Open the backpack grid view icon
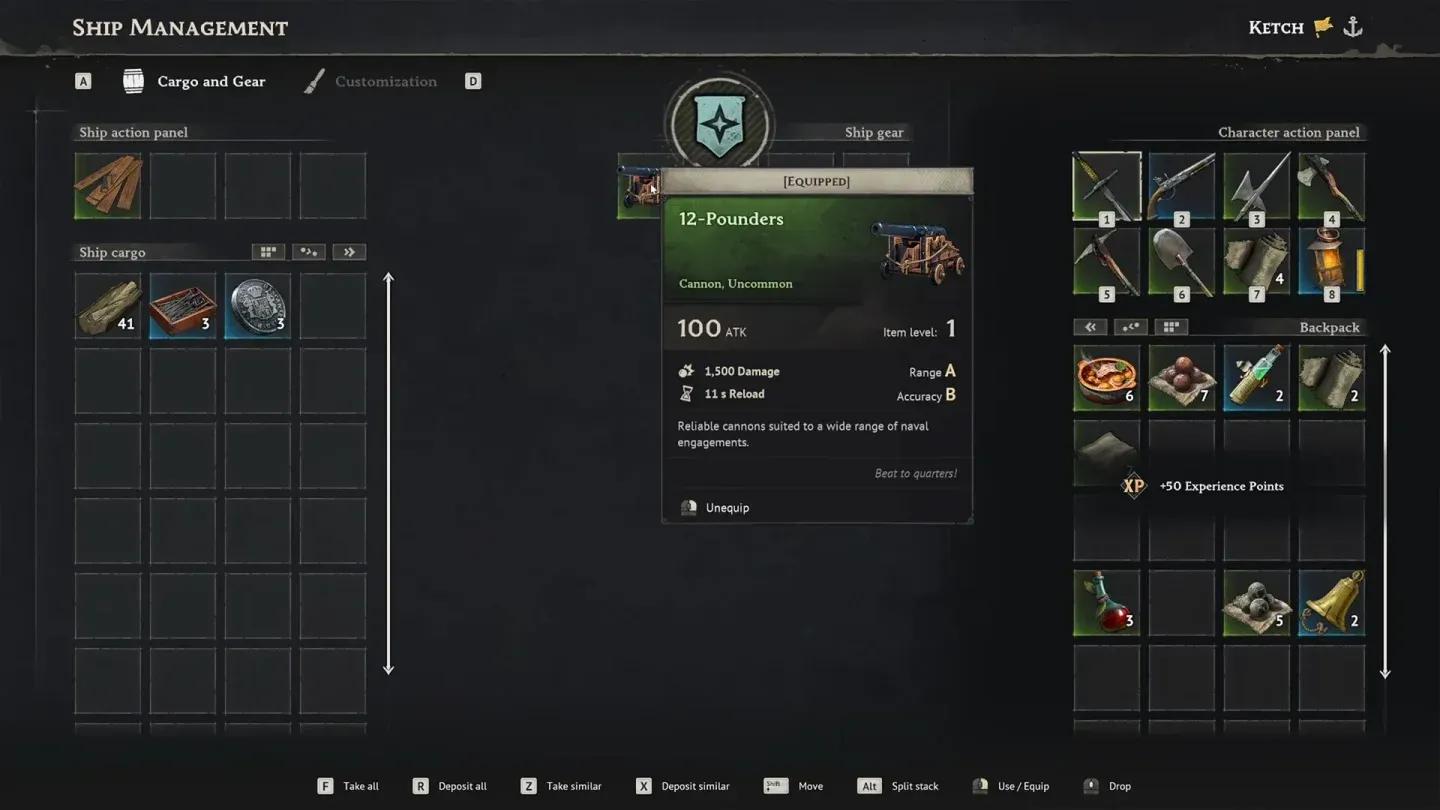This screenshot has height=810, width=1440. 1171,327
